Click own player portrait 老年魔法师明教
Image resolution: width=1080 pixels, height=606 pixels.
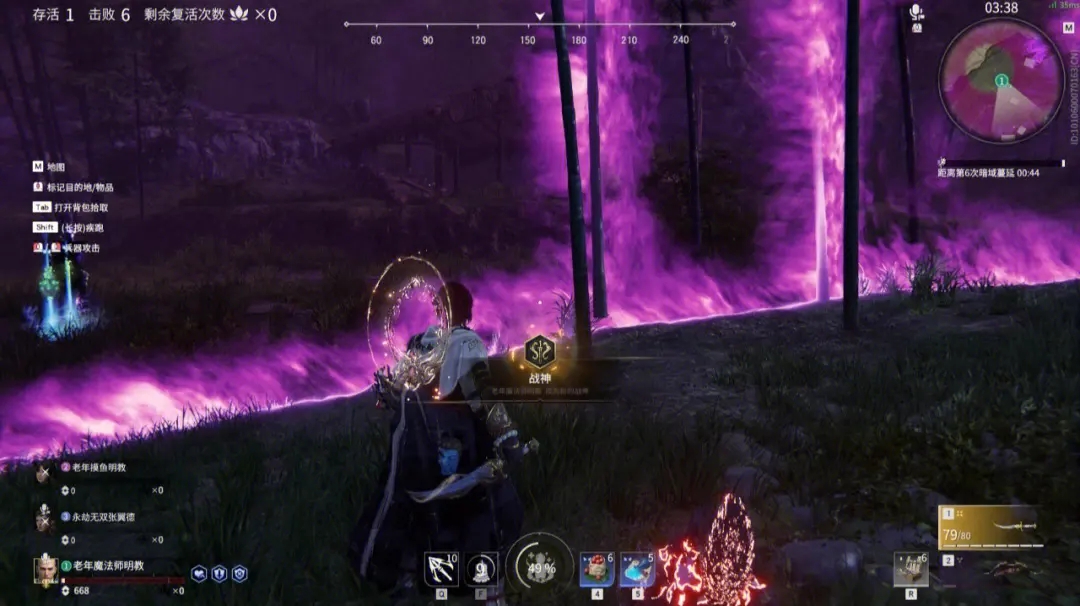(46, 570)
